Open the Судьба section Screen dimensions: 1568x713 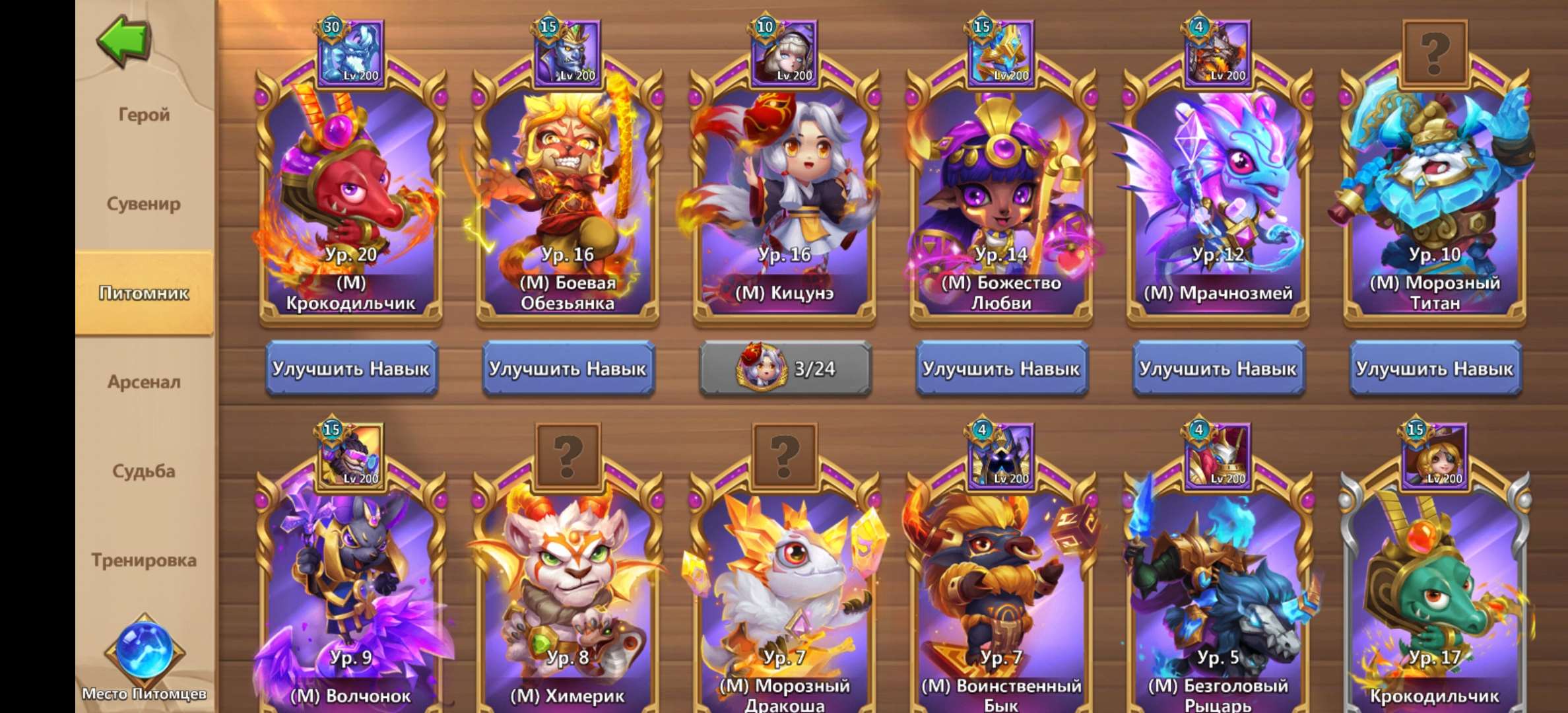click(147, 471)
